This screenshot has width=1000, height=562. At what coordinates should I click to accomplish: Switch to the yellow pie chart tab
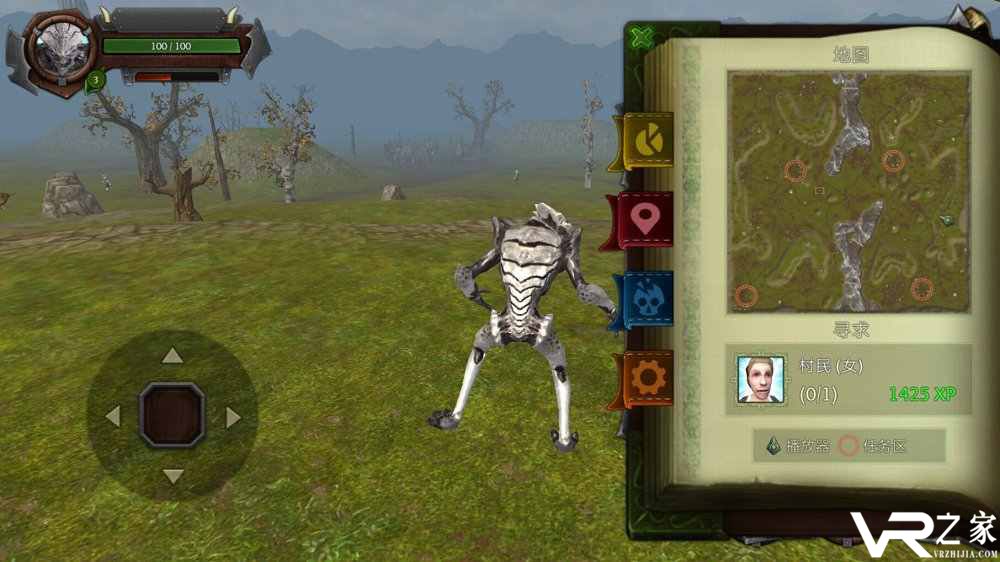point(648,142)
